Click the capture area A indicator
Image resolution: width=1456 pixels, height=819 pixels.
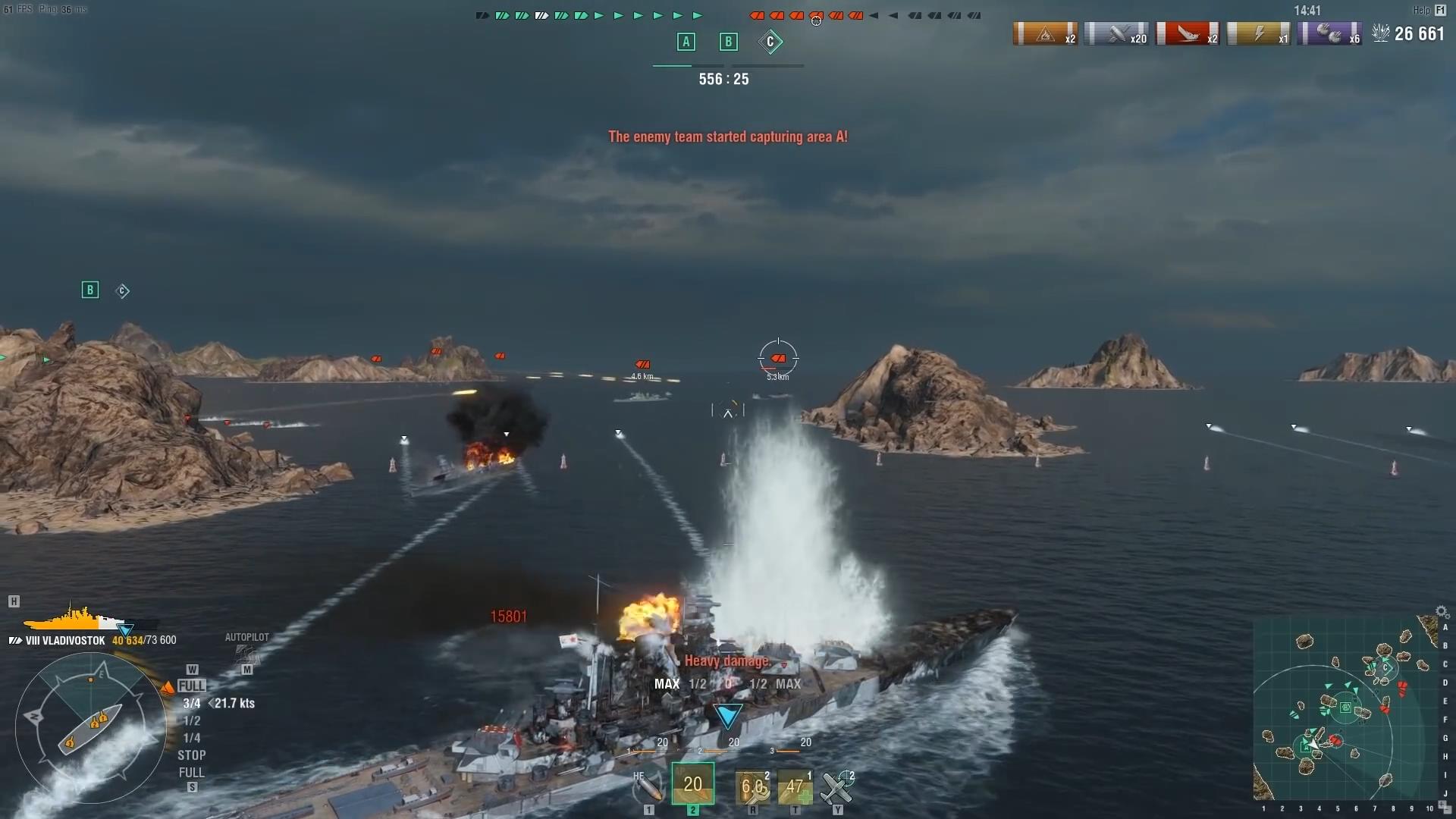[x=686, y=42]
